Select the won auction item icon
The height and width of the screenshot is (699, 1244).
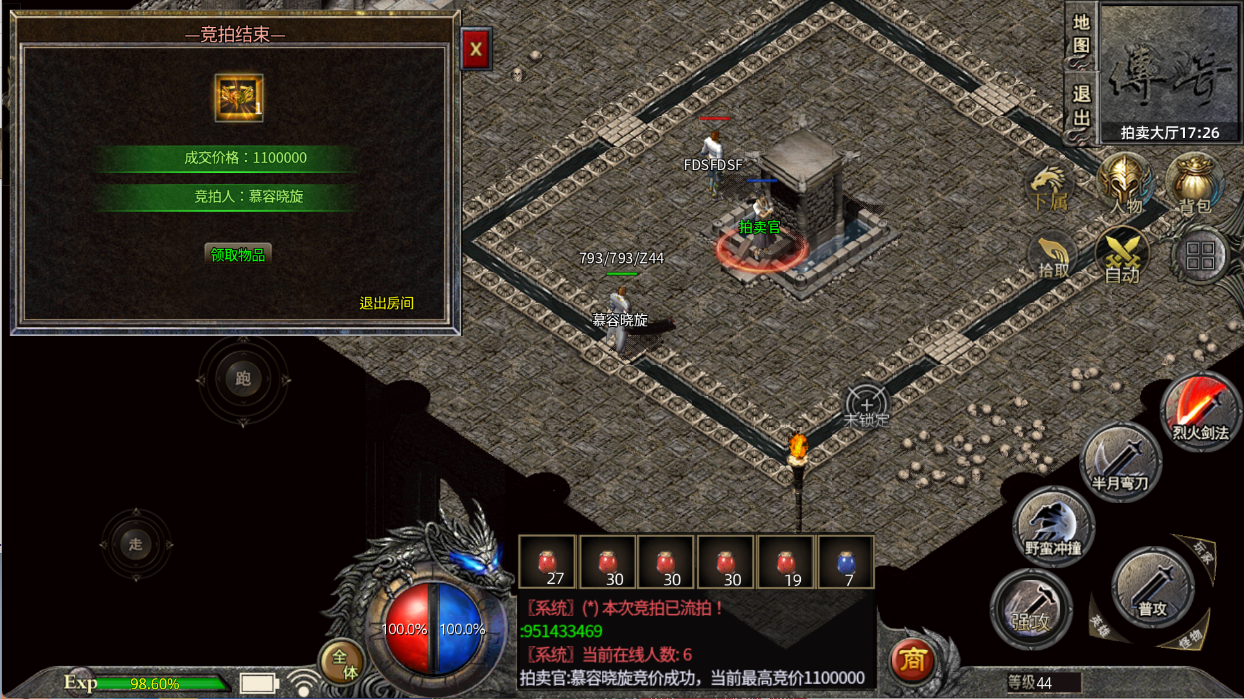pyautogui.click(x=239, y=98)
